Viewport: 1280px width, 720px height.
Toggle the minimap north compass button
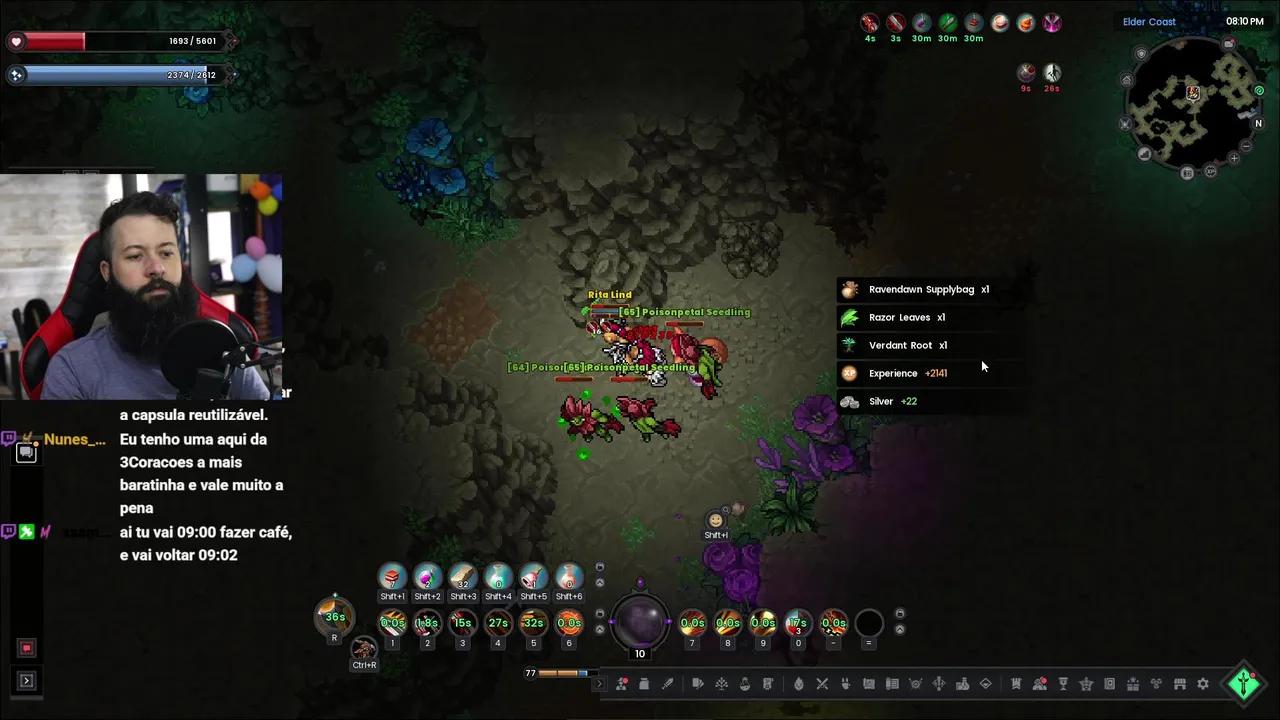click(x=1259, y=123)
